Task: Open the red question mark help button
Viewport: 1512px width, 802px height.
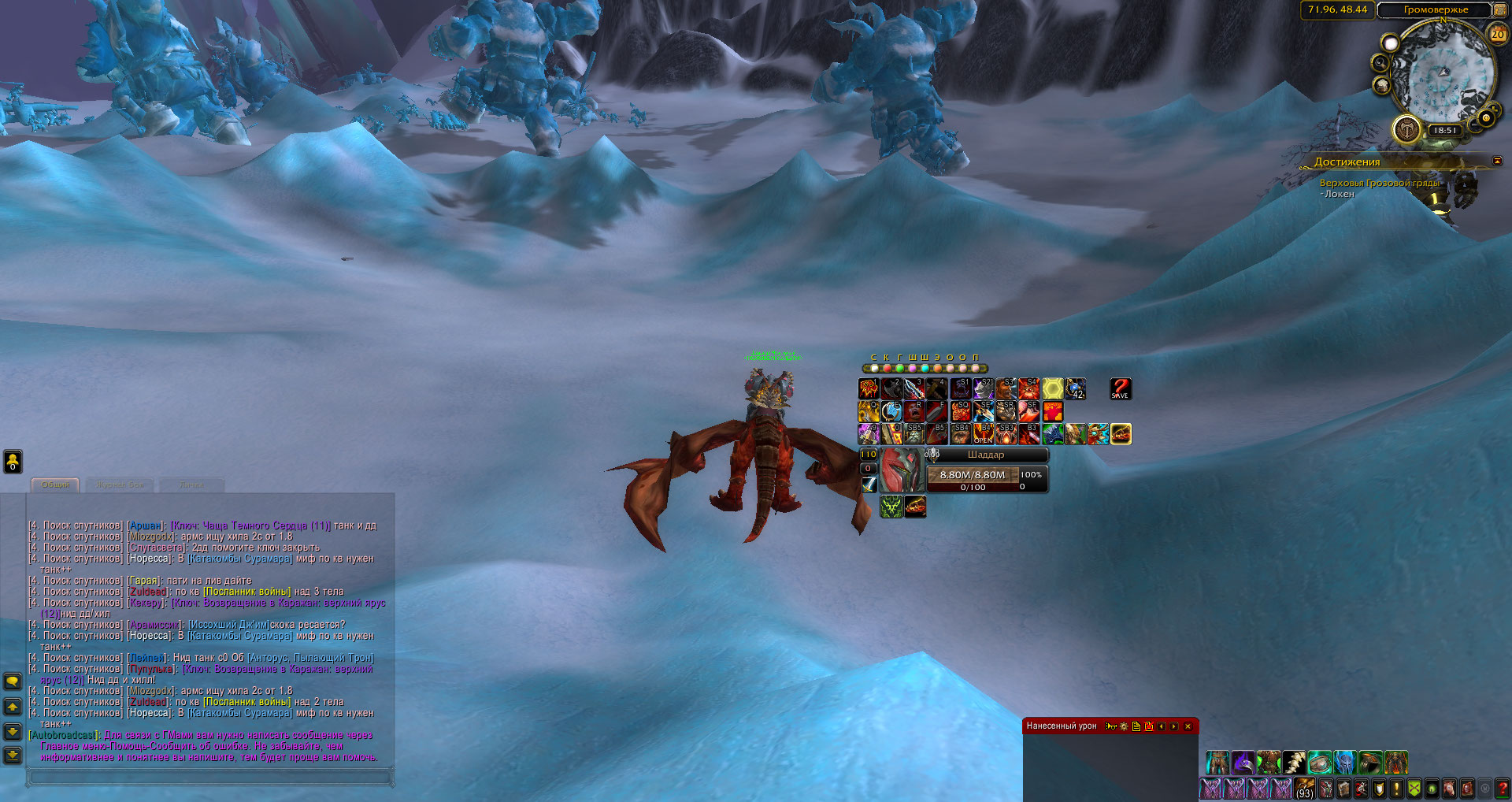Action: (1503, 789)
